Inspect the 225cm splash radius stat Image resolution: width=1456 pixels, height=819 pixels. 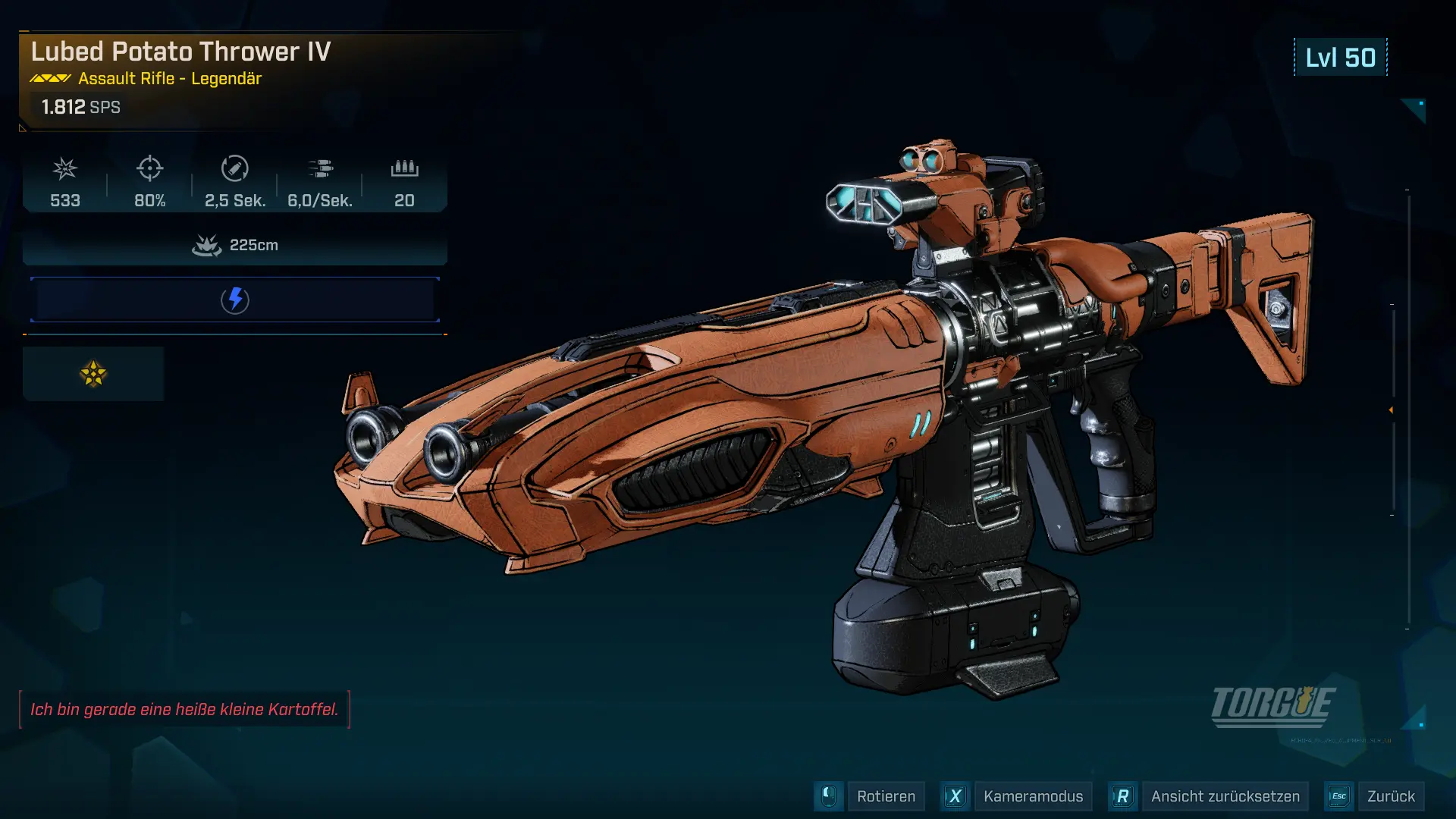tap(235, 245)
